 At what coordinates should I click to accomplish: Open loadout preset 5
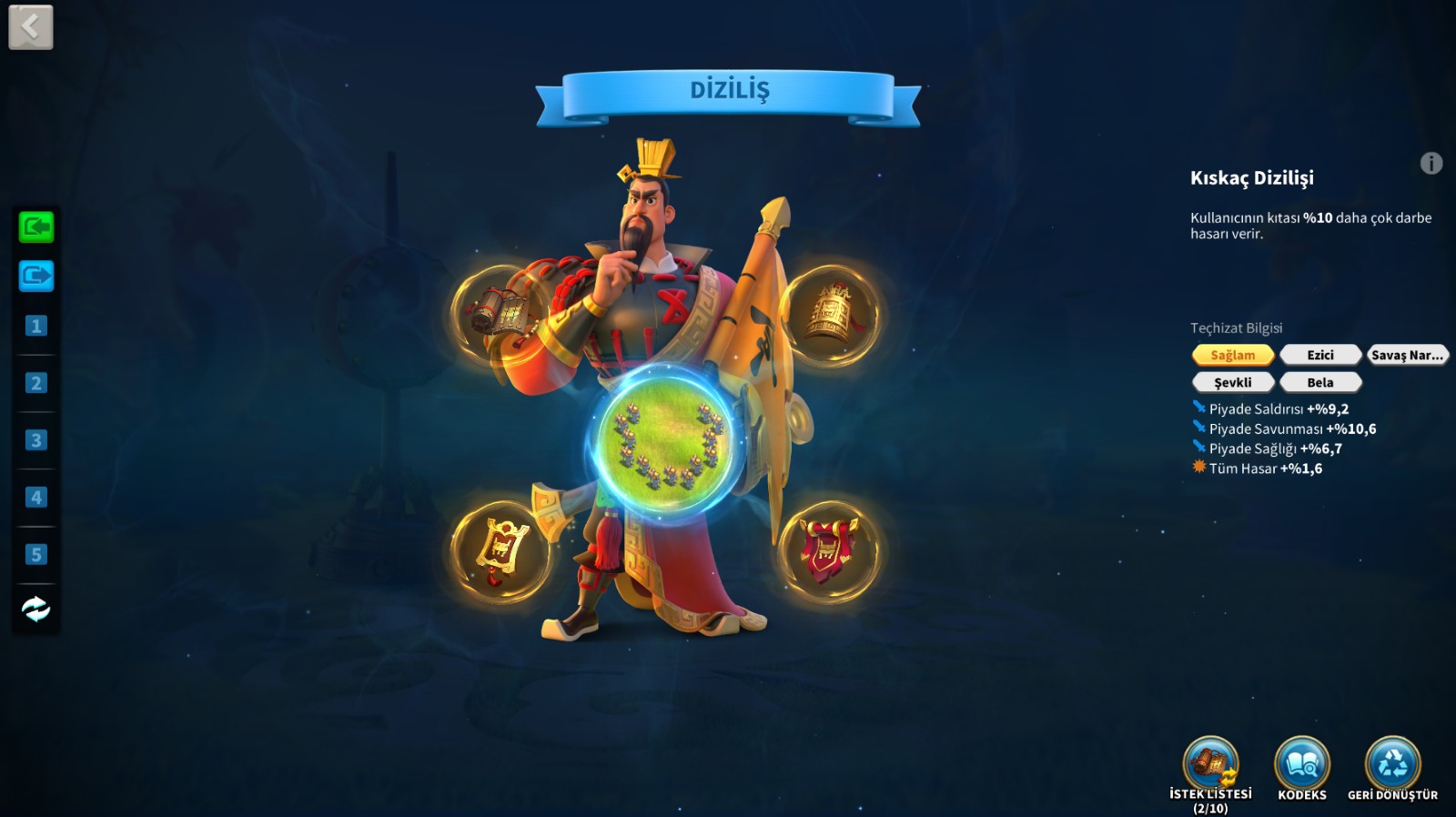point(36,555)
